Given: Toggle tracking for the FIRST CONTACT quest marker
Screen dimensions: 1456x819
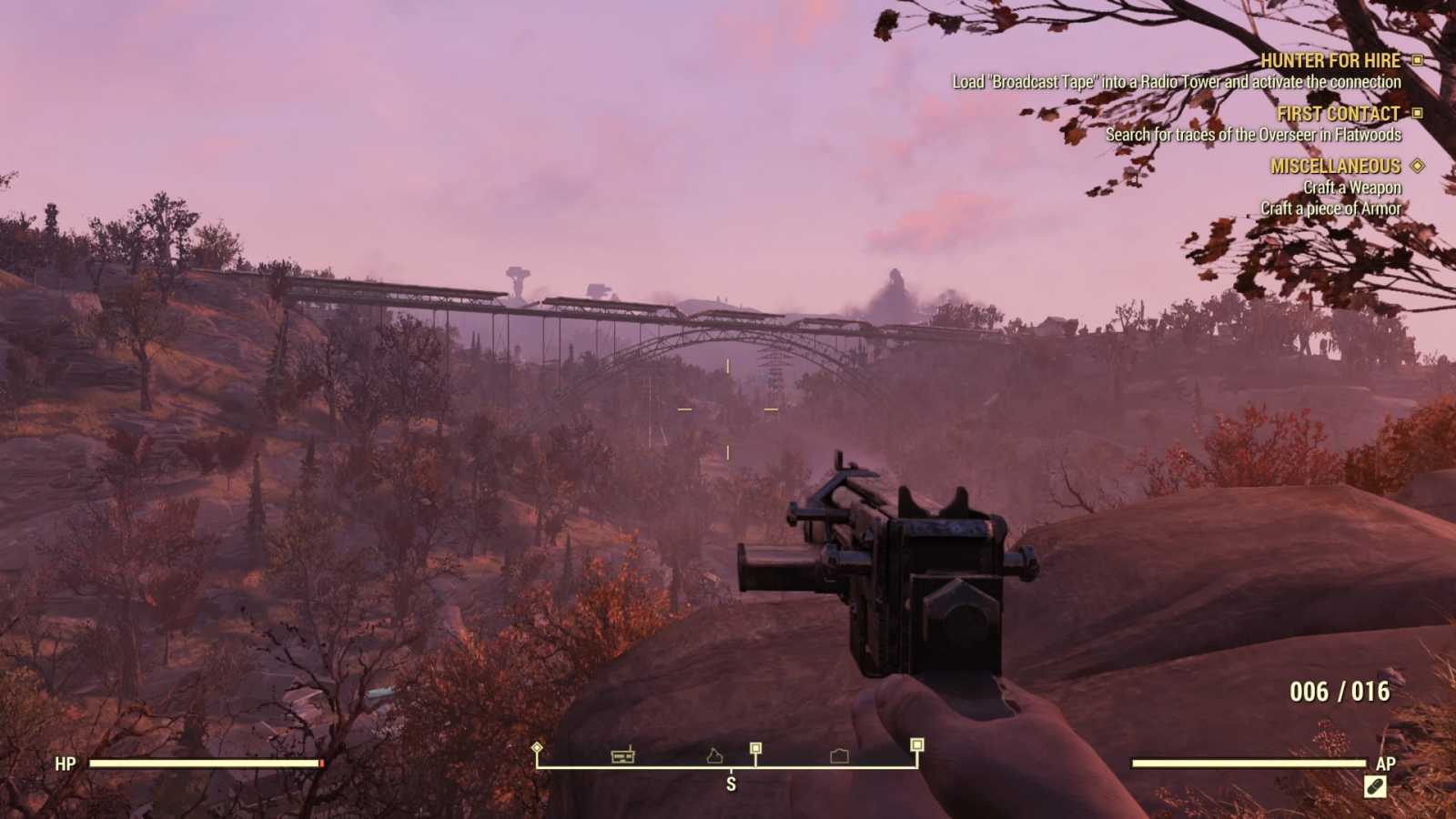Looking at the screenshot, I should coord(1417,114).
